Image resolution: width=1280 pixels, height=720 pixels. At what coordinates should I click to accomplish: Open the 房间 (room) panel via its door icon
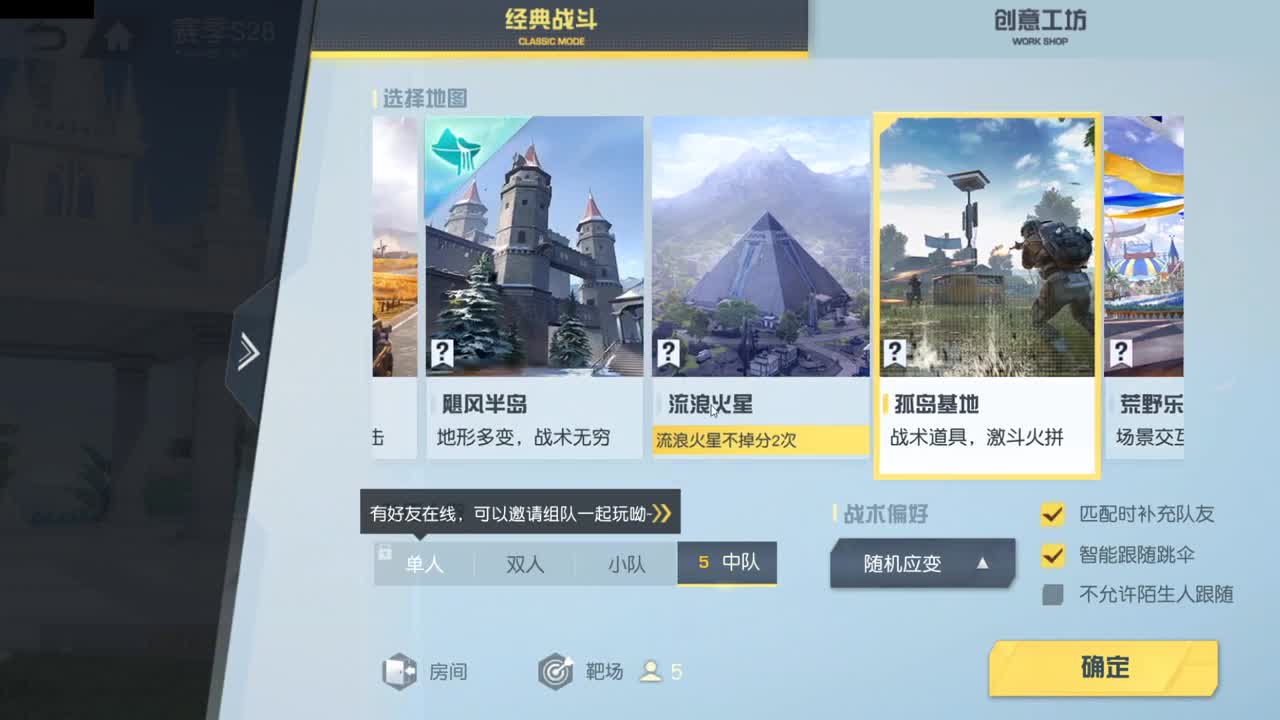(399, 672)
